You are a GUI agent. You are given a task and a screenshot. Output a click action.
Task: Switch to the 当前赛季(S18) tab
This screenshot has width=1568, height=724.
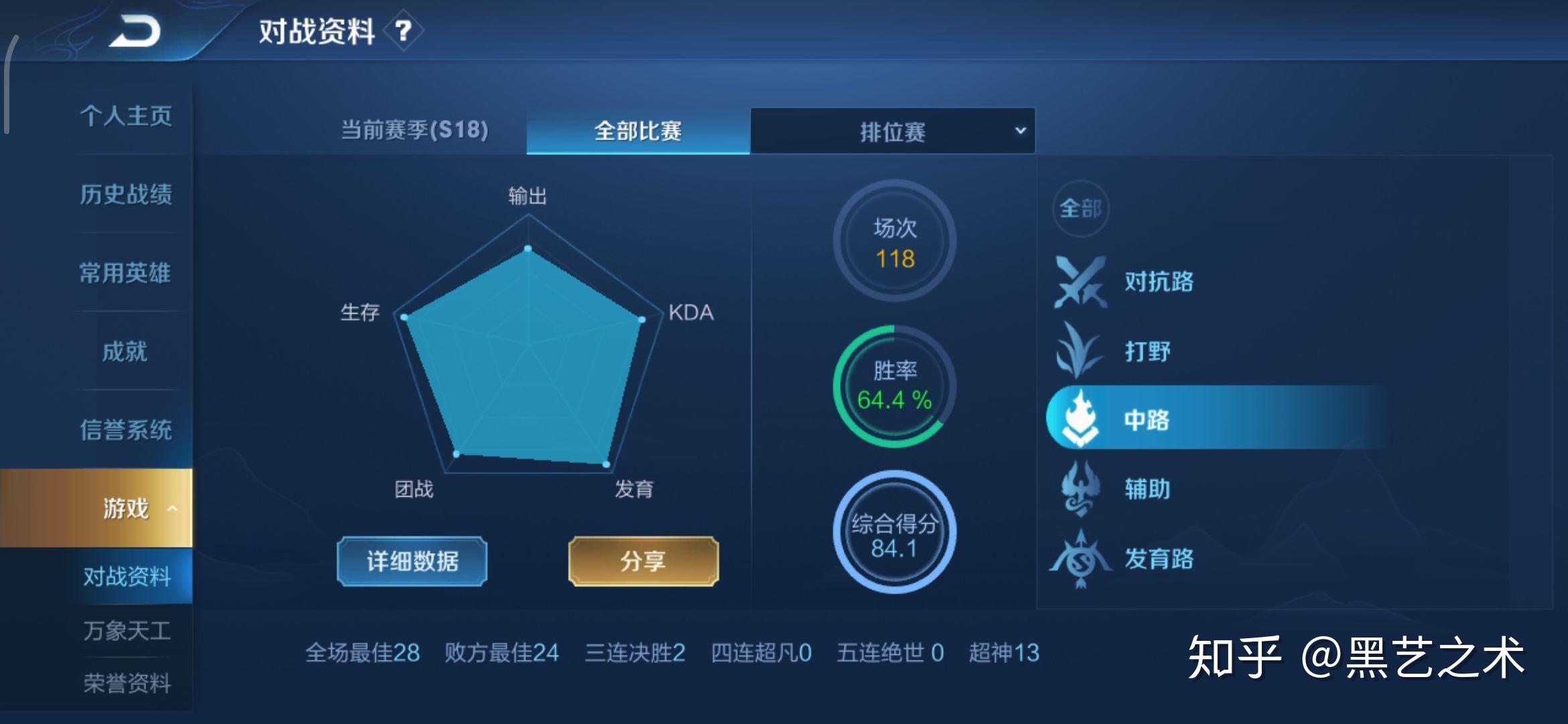coord(415,130)
